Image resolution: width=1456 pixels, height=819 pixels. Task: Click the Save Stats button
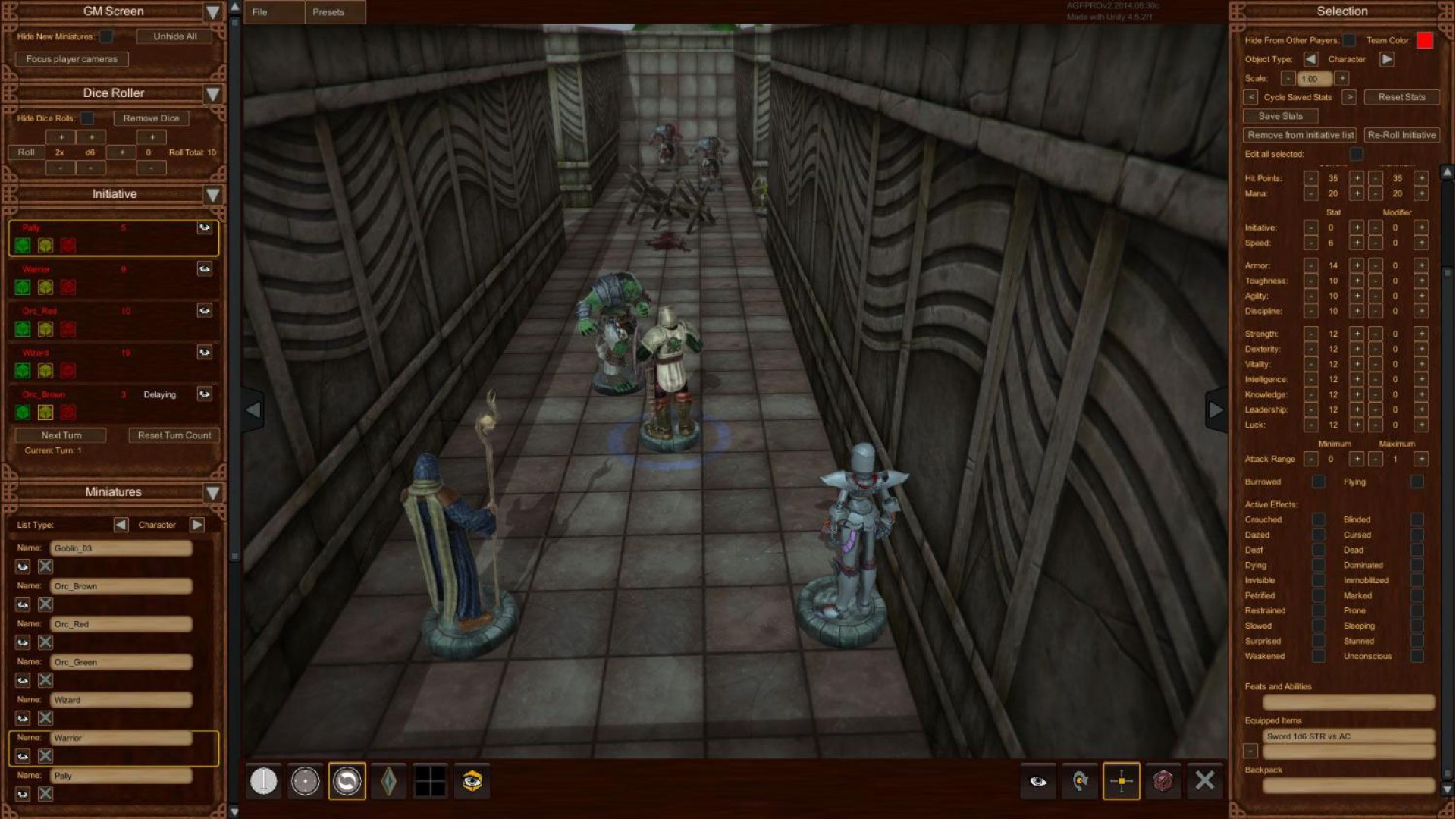[1280, 116]
